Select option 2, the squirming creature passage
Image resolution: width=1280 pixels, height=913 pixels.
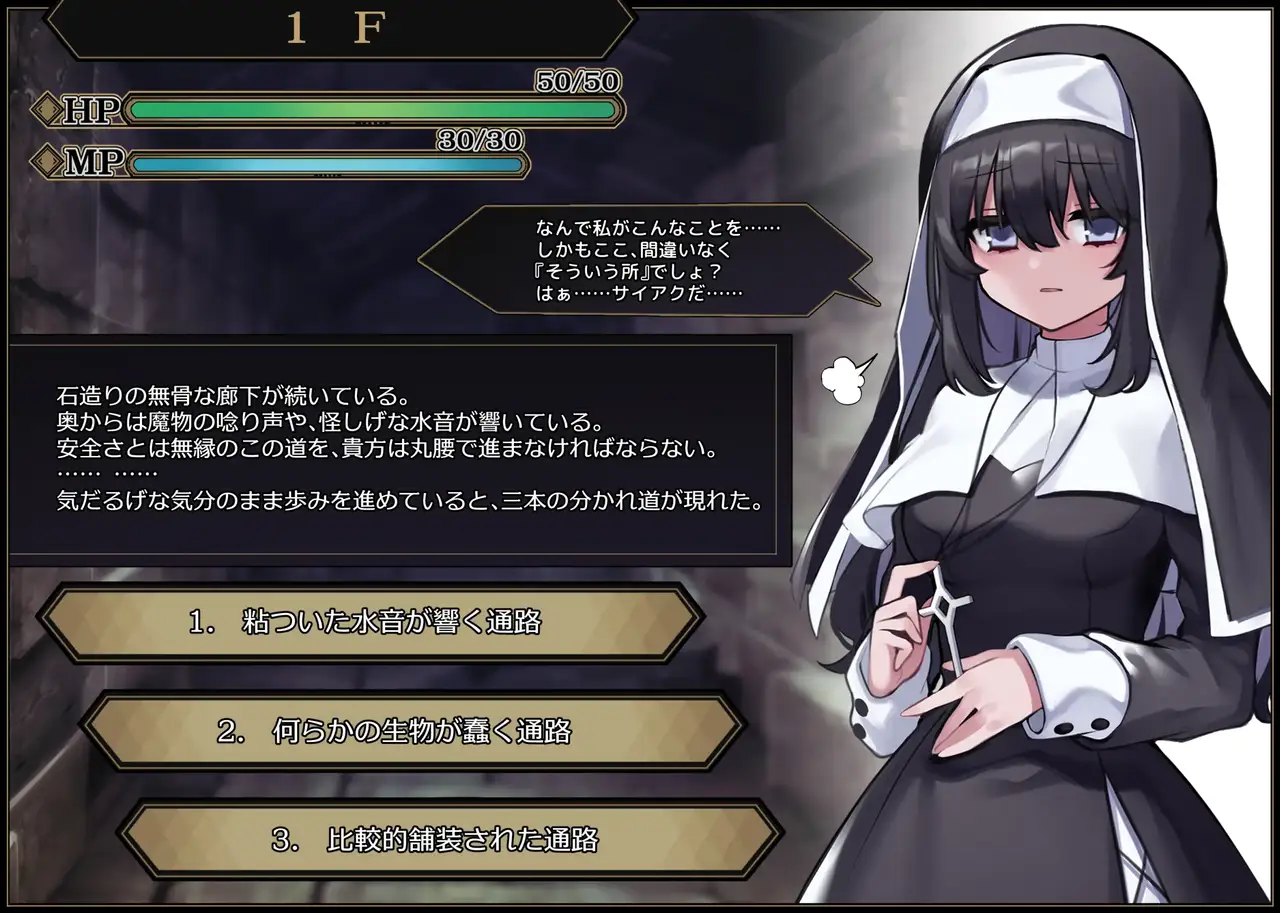[412, 731]
